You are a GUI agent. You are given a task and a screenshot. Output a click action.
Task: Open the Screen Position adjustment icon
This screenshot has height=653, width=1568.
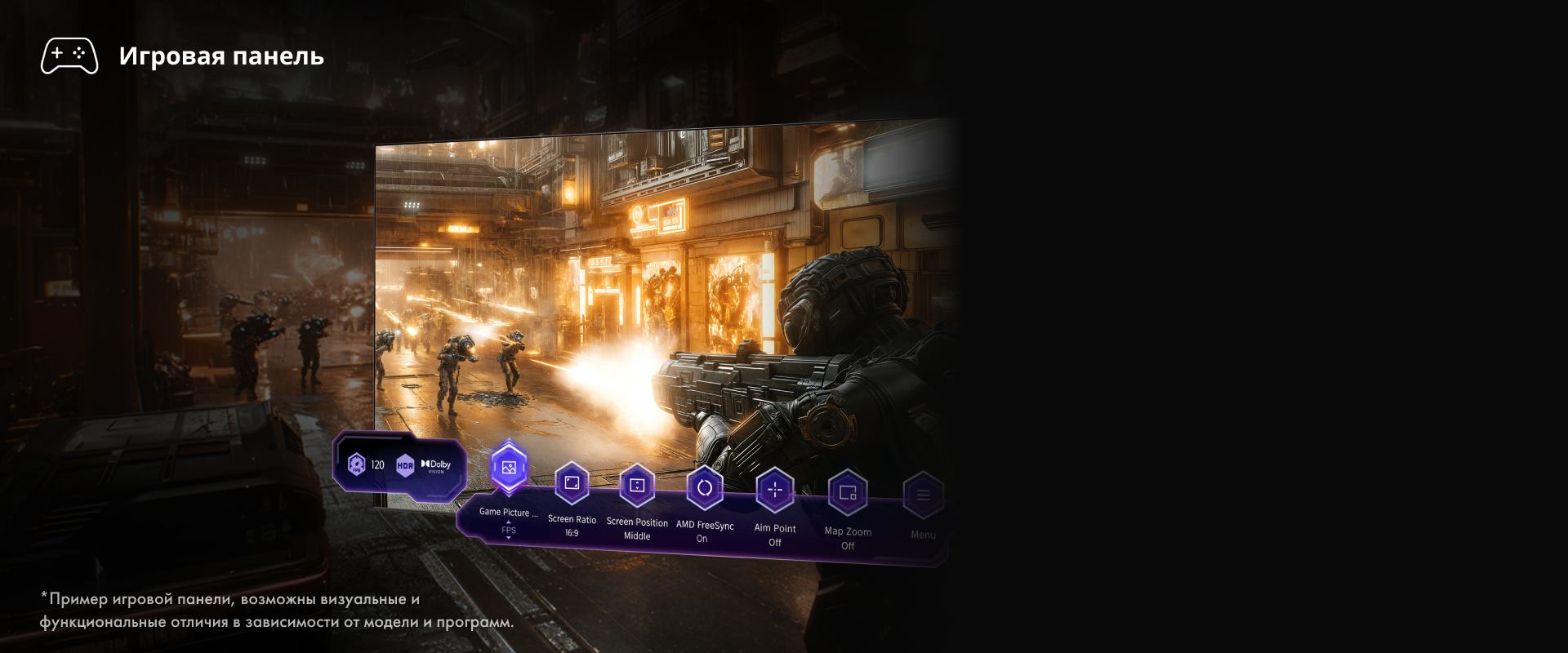coord(638,485)
